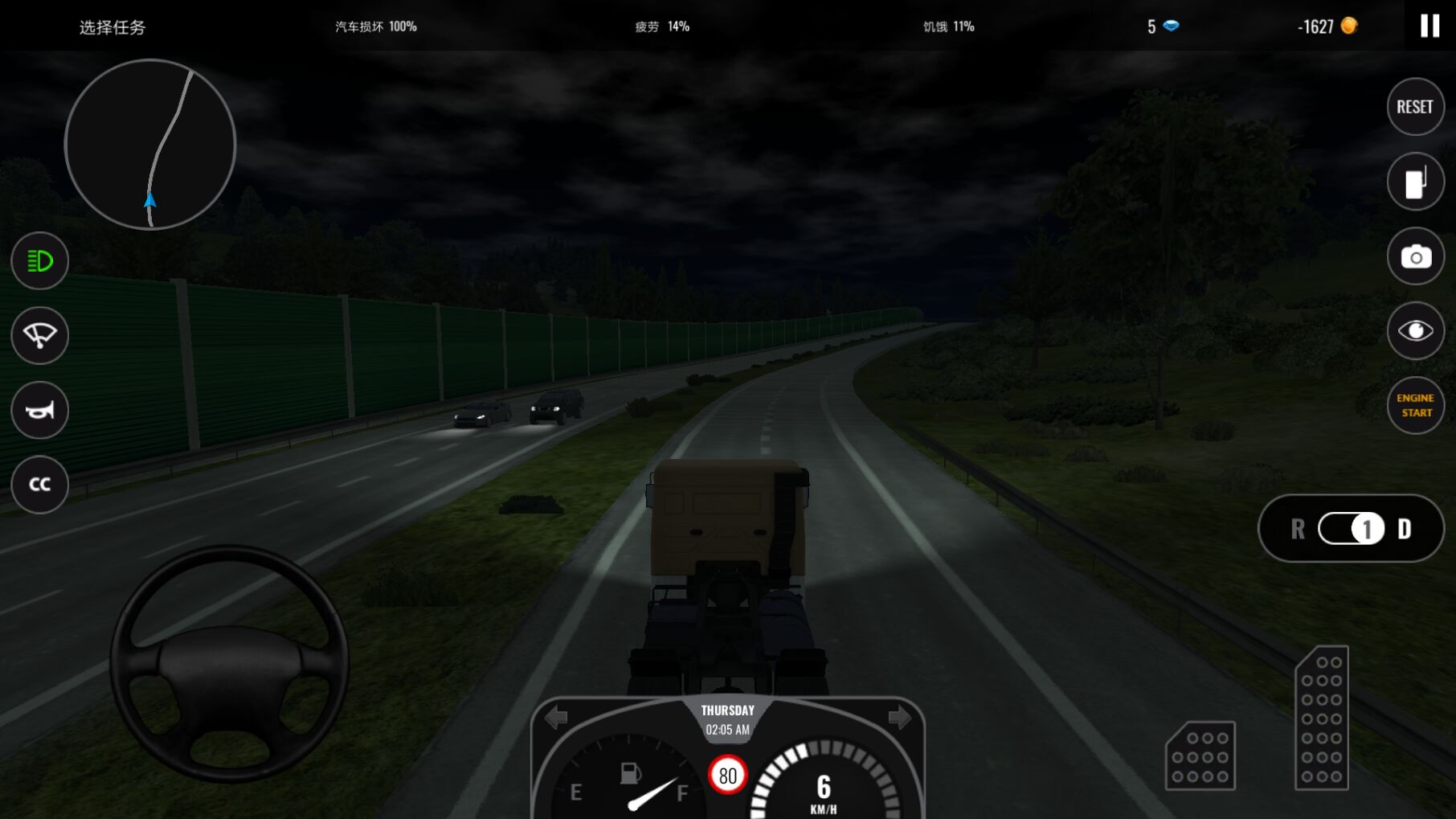Image resolution: width=1456 pixels, height=819 pixels.
Task: Open the camera screenshot icon
Action: click(x=1415, y=256)
